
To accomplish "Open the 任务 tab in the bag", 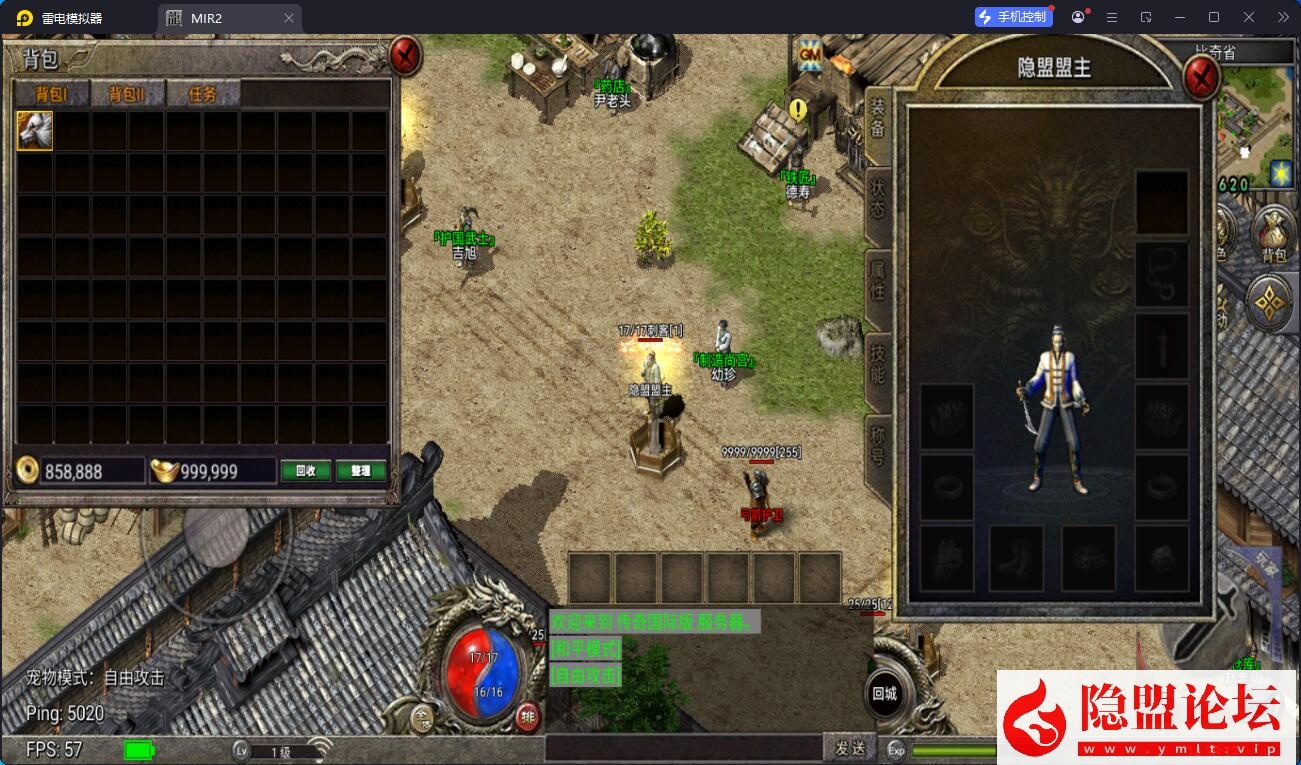I will 203,94.
